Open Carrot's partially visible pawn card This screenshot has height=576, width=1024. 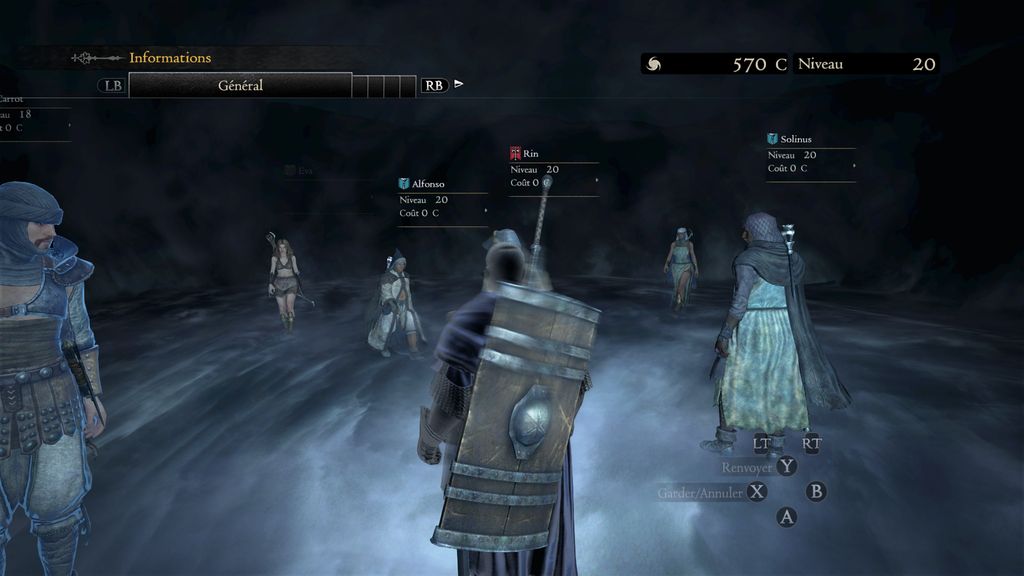coord(30,114)
